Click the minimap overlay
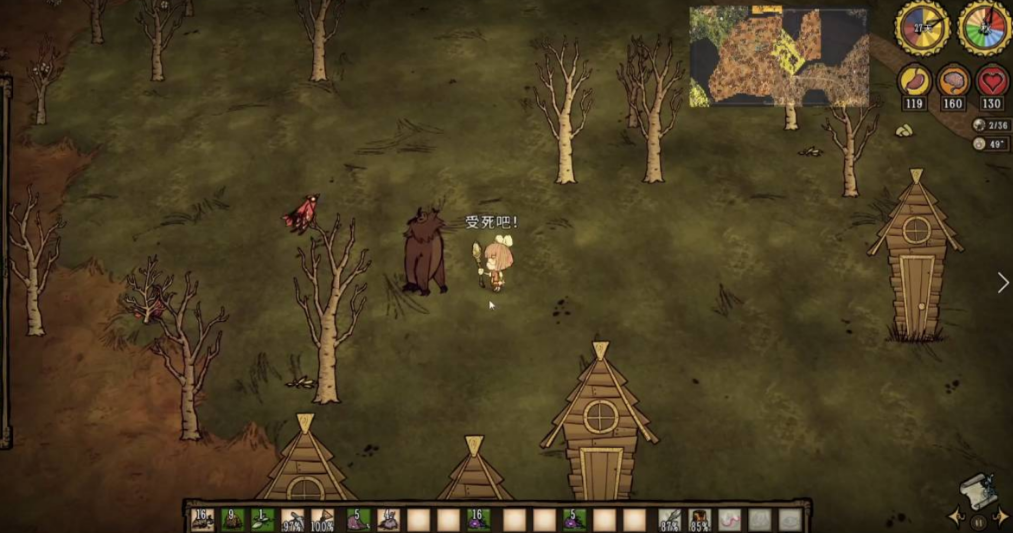The image size is (1013, 533). (x=779, y=57)
